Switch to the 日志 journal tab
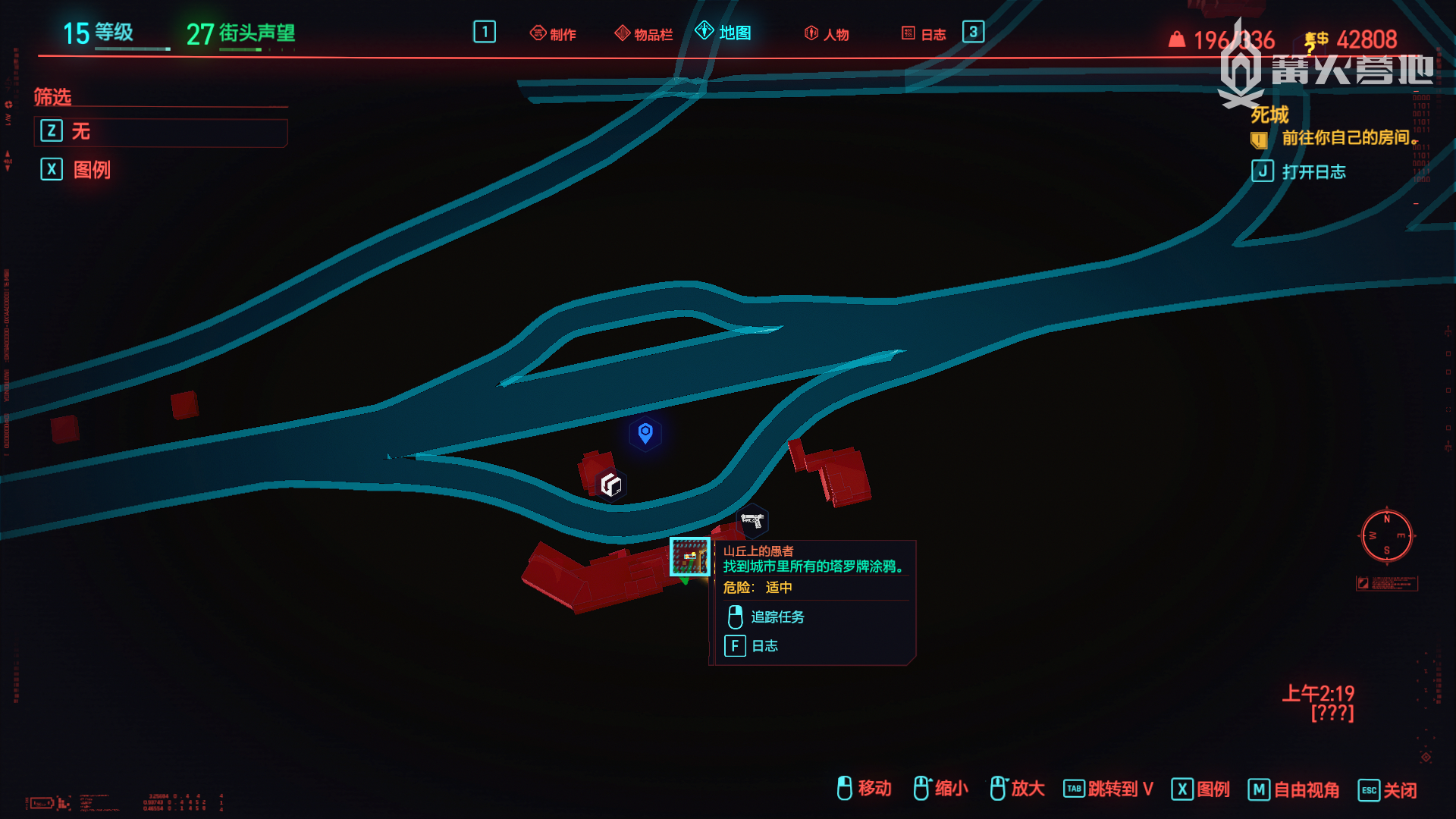This screenshot has height=819, width=1456. tap(924, 33)
